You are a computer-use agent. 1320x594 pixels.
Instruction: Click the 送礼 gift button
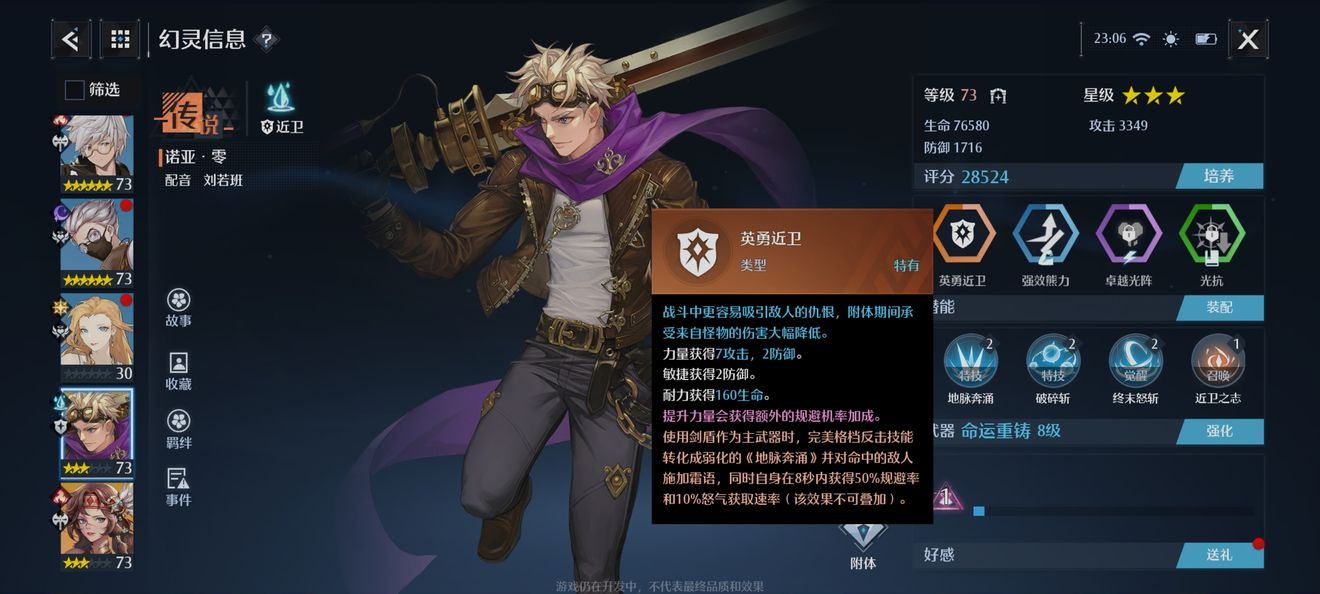coord(1219,555)
